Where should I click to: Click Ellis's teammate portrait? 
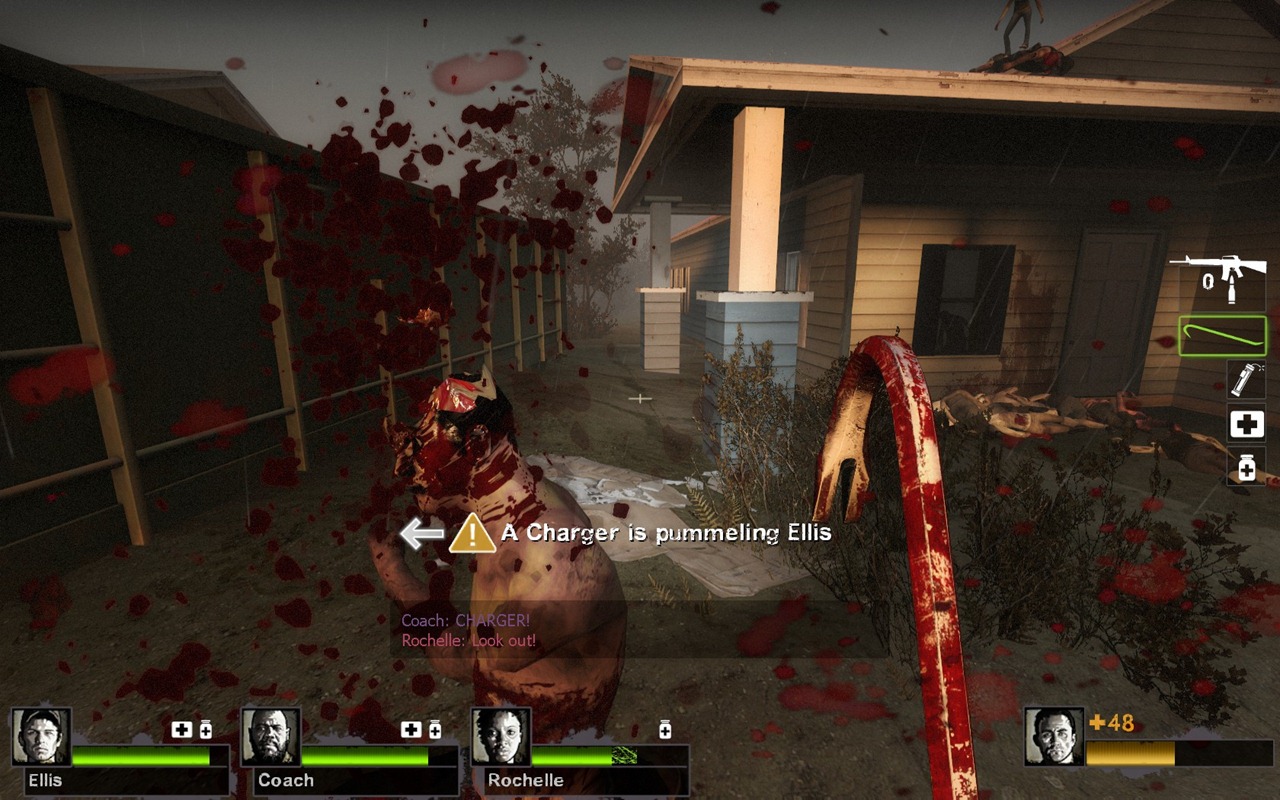[x=41, y=737]
